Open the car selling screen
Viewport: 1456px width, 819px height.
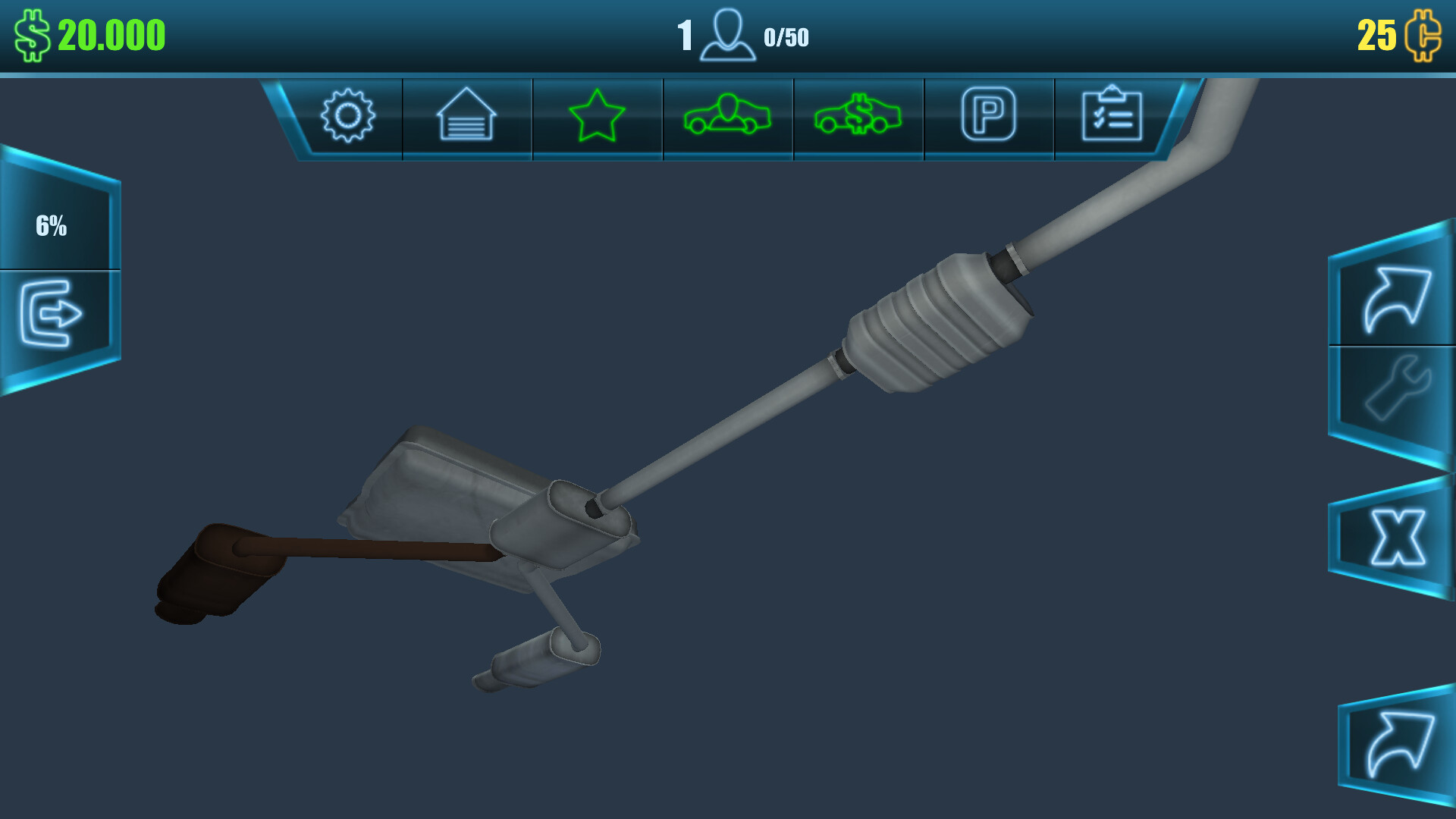pyautogui.click(x=858, y=115)
